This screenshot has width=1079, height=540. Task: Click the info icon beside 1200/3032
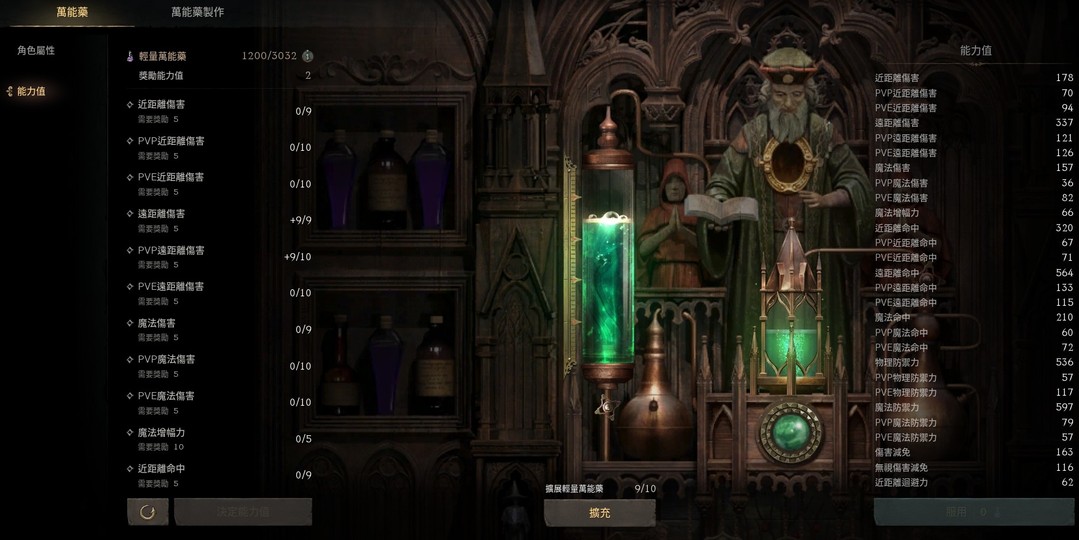[308, 56]
